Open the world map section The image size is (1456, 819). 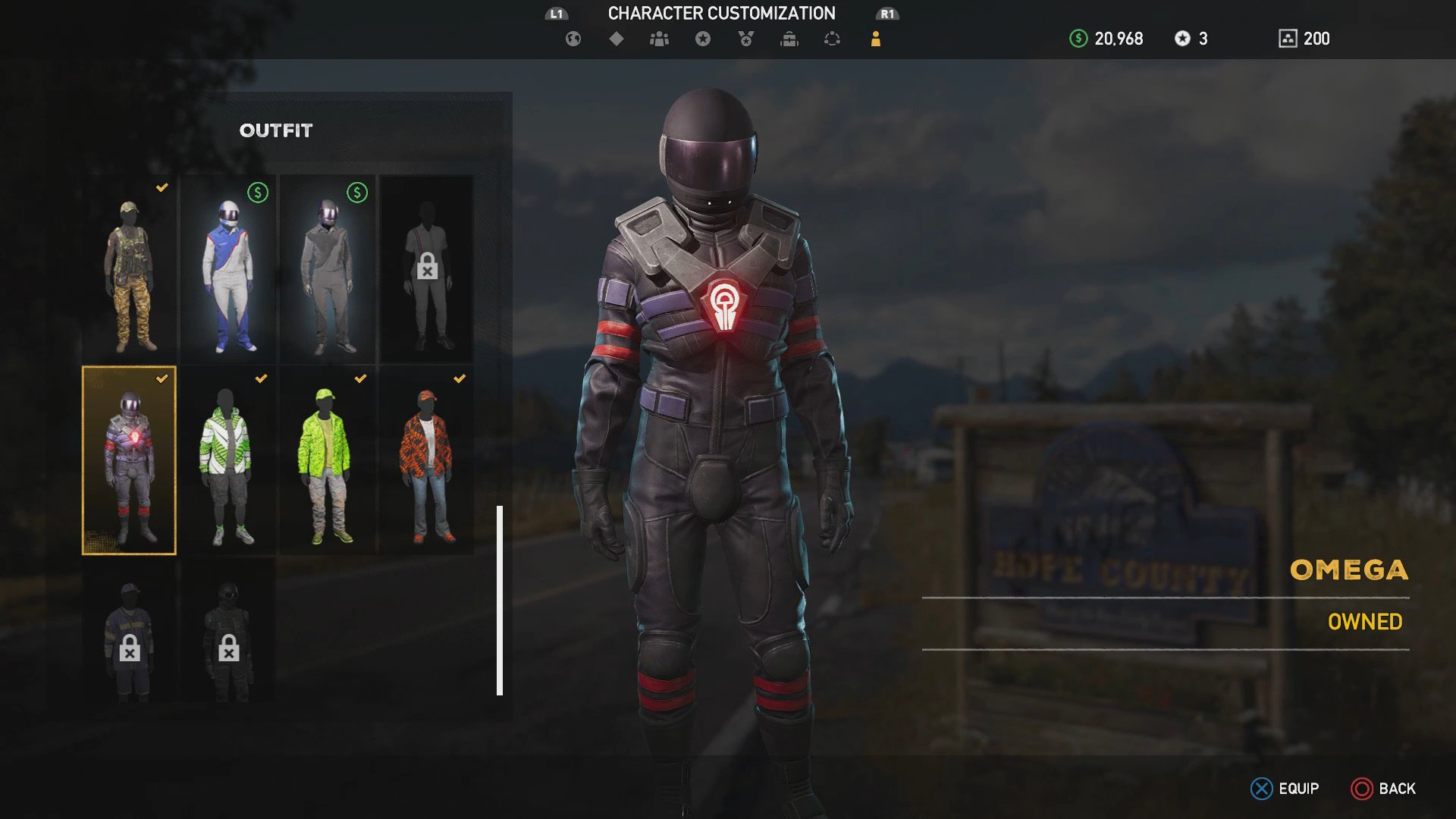point(572,39)
